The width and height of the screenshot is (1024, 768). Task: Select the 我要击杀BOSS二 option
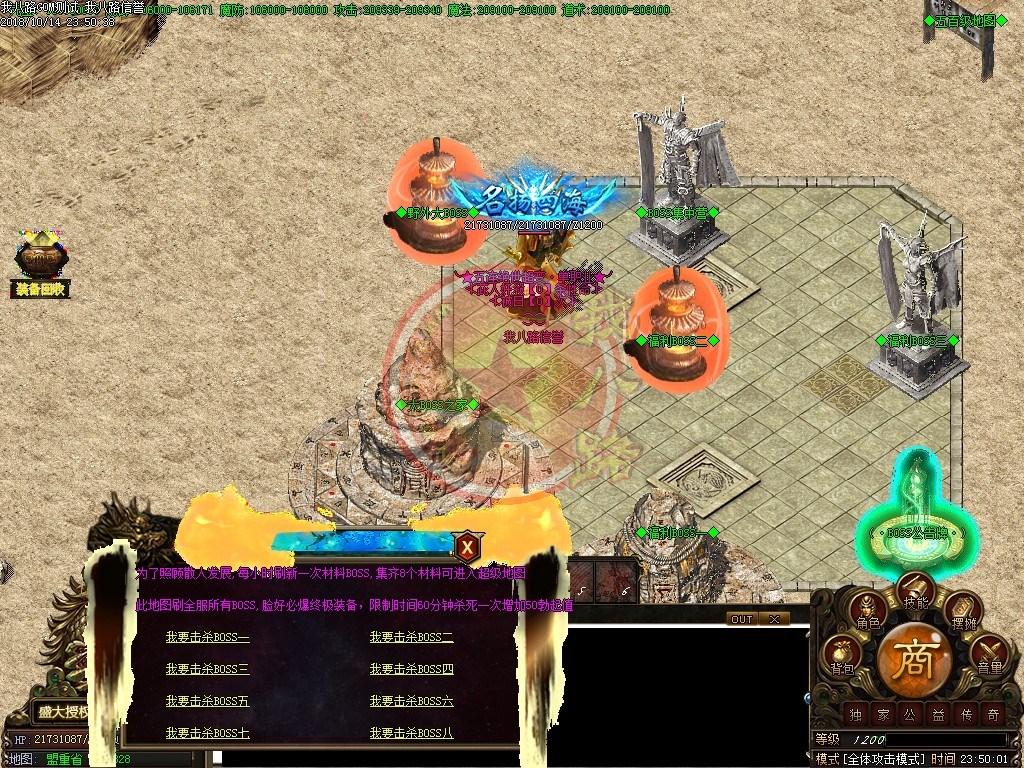(x=411, y=637)
